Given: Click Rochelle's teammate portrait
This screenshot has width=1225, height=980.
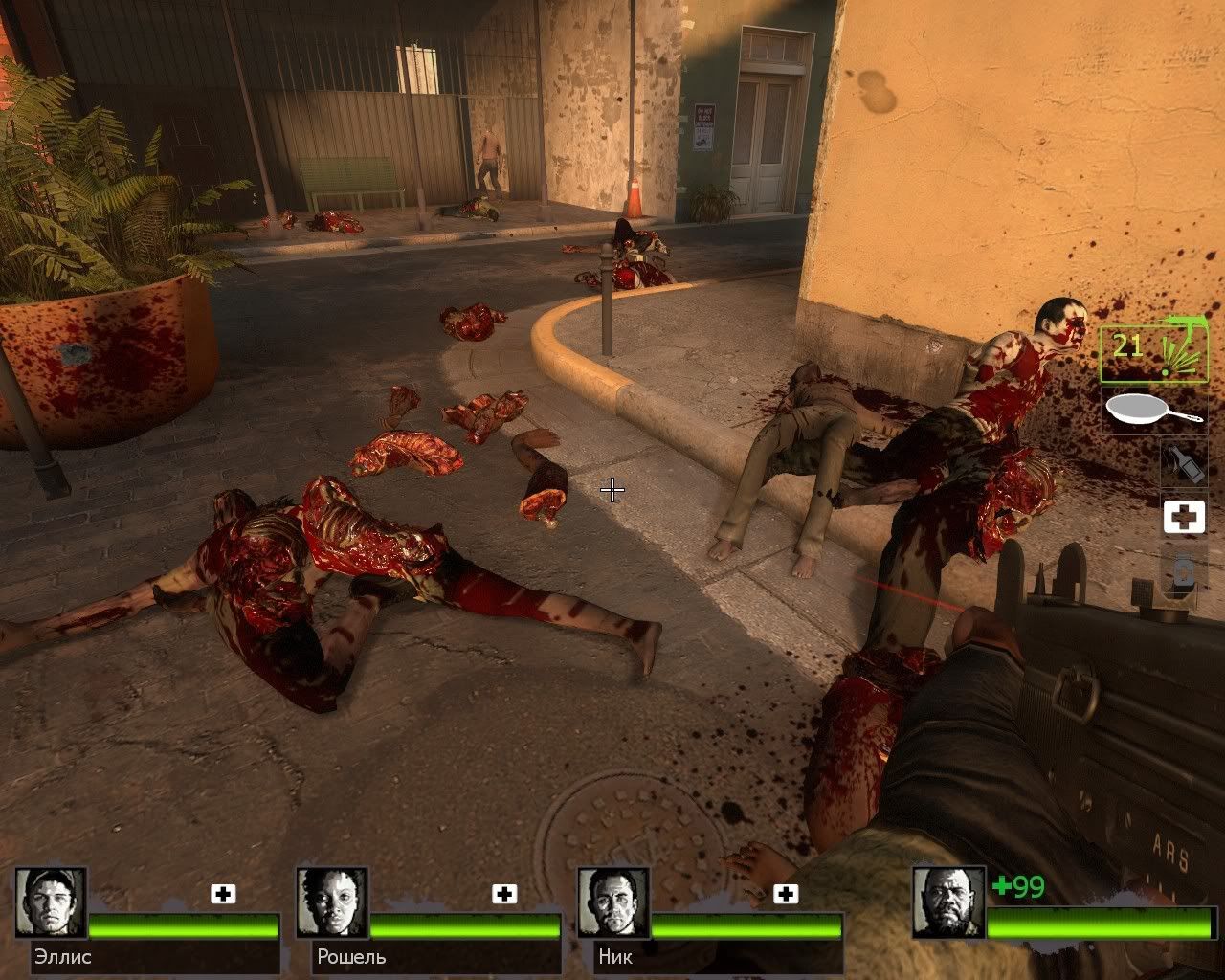Looking at the screenshot, I should pos(332,903).
